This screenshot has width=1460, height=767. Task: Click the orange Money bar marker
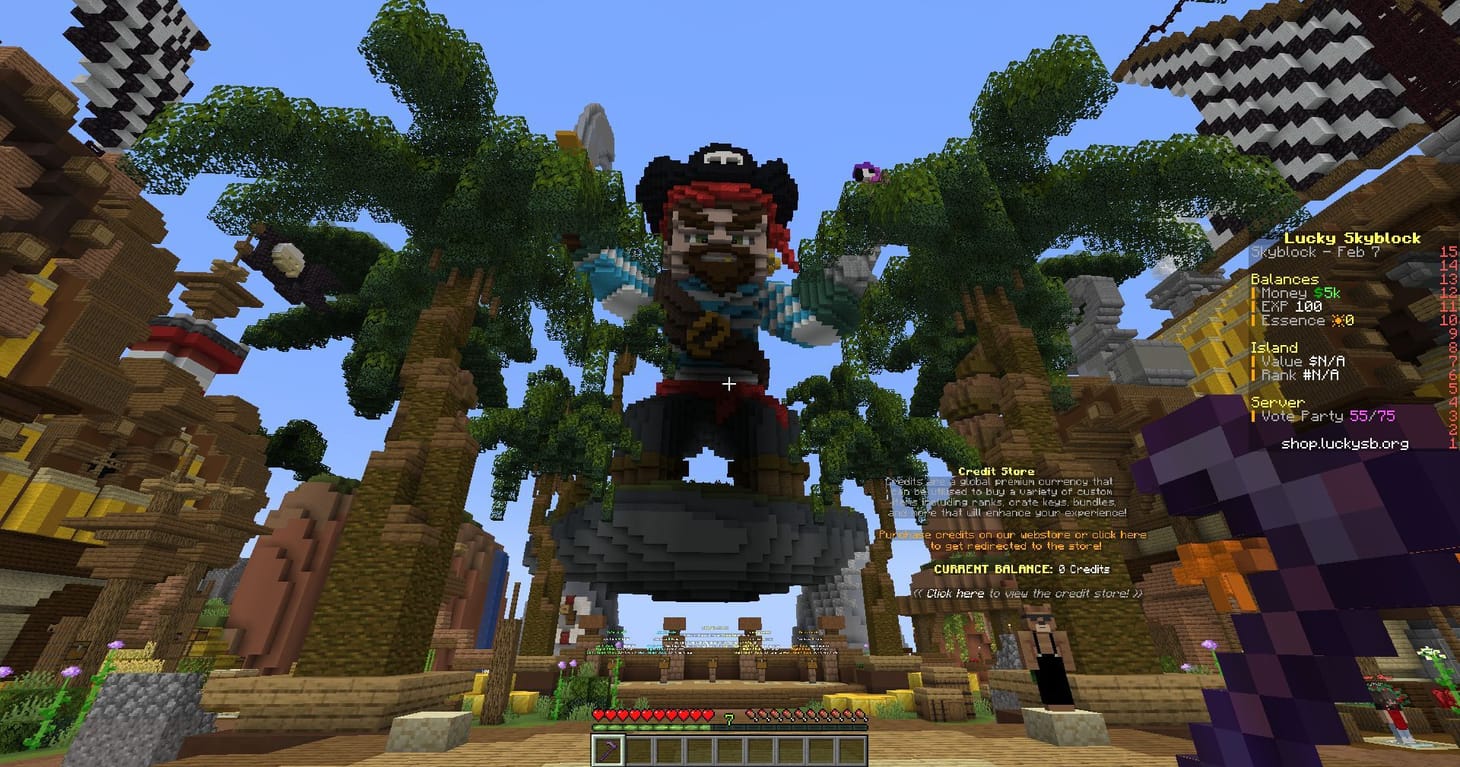pos(1255,292)
